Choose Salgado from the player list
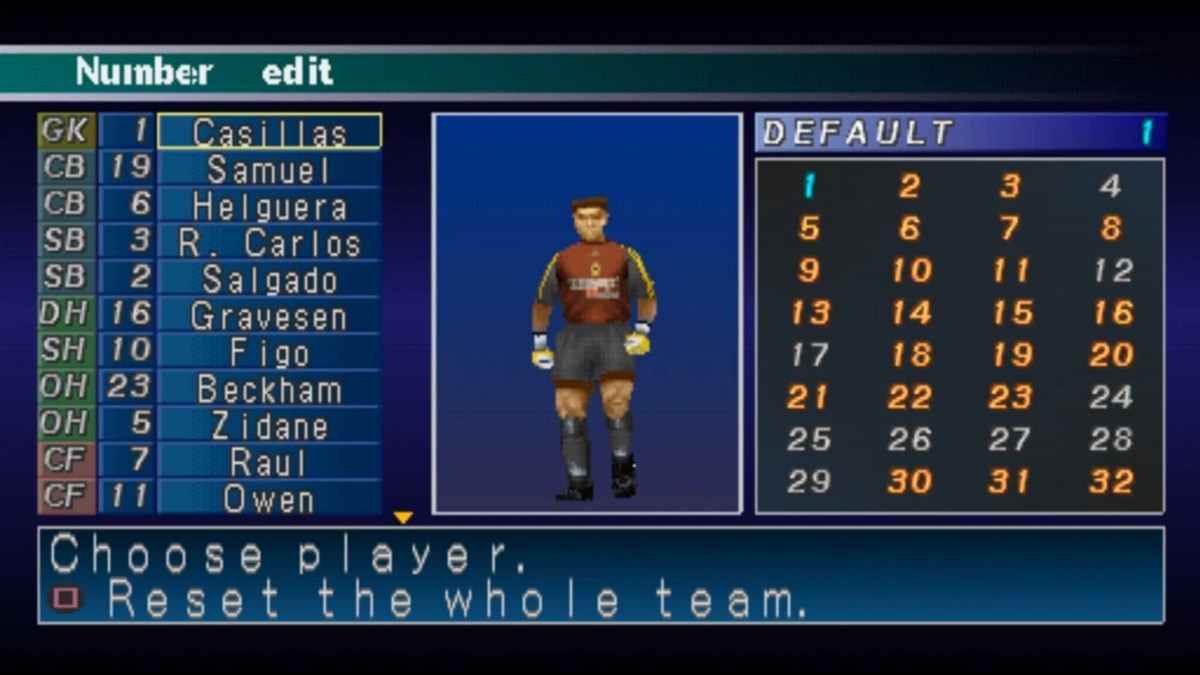This screenshot has width=1200, height=675. tap(269, 279)
